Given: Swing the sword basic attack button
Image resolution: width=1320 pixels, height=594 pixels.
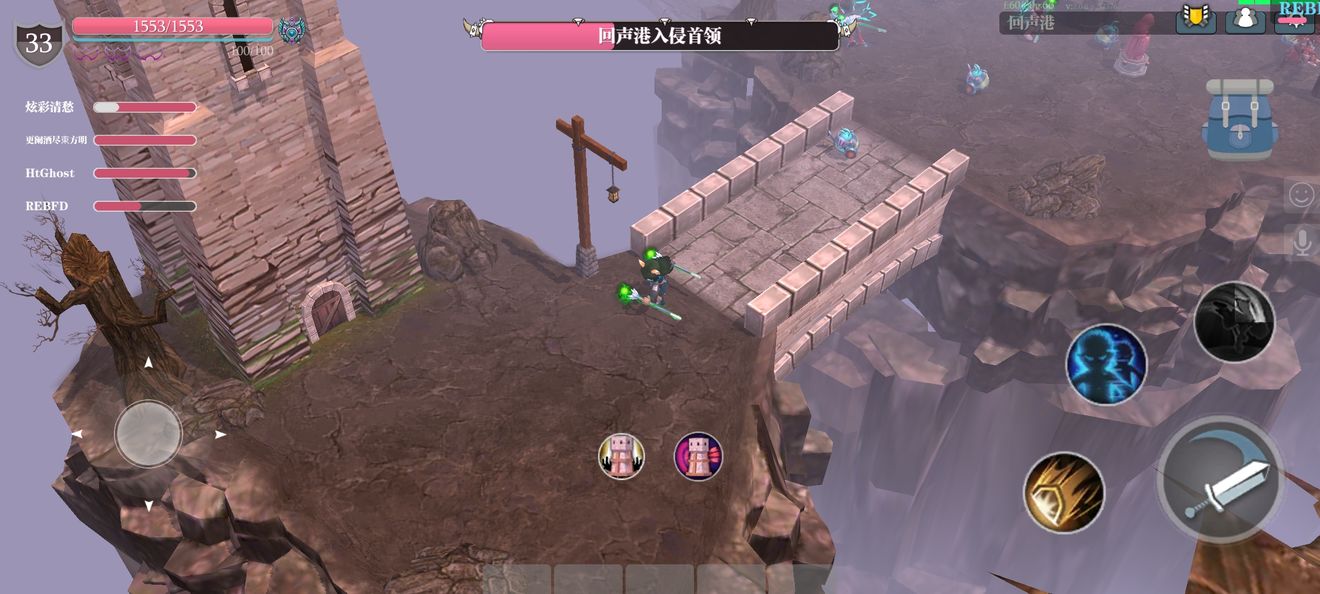Looking at the screenshot, I should coord(1220,479).
